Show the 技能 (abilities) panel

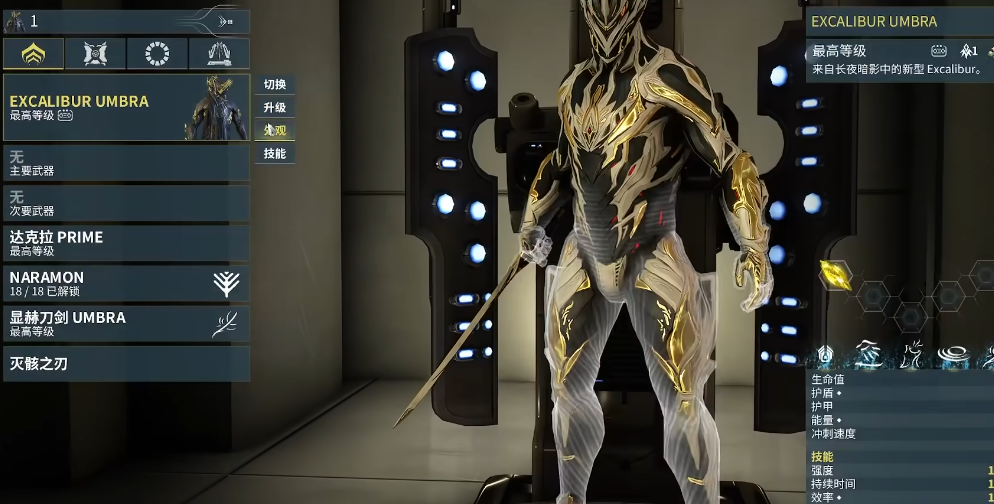pyautogui.click(x=275, y=154)
